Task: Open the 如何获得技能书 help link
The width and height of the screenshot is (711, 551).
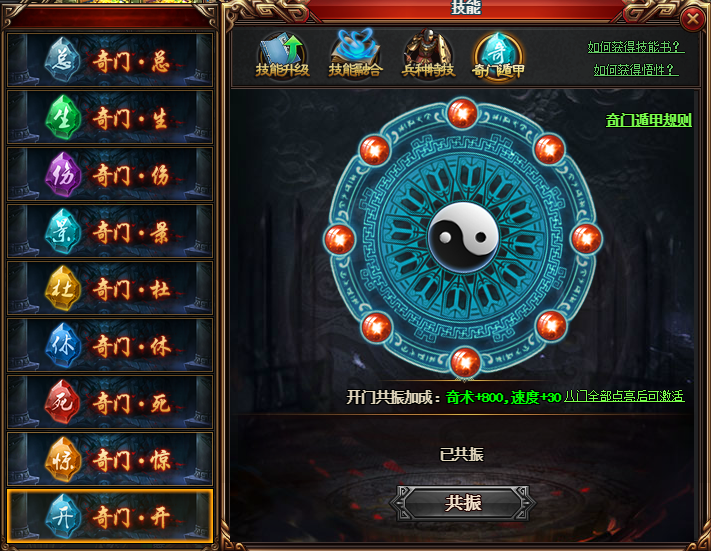Action: [x=635, y=47]
